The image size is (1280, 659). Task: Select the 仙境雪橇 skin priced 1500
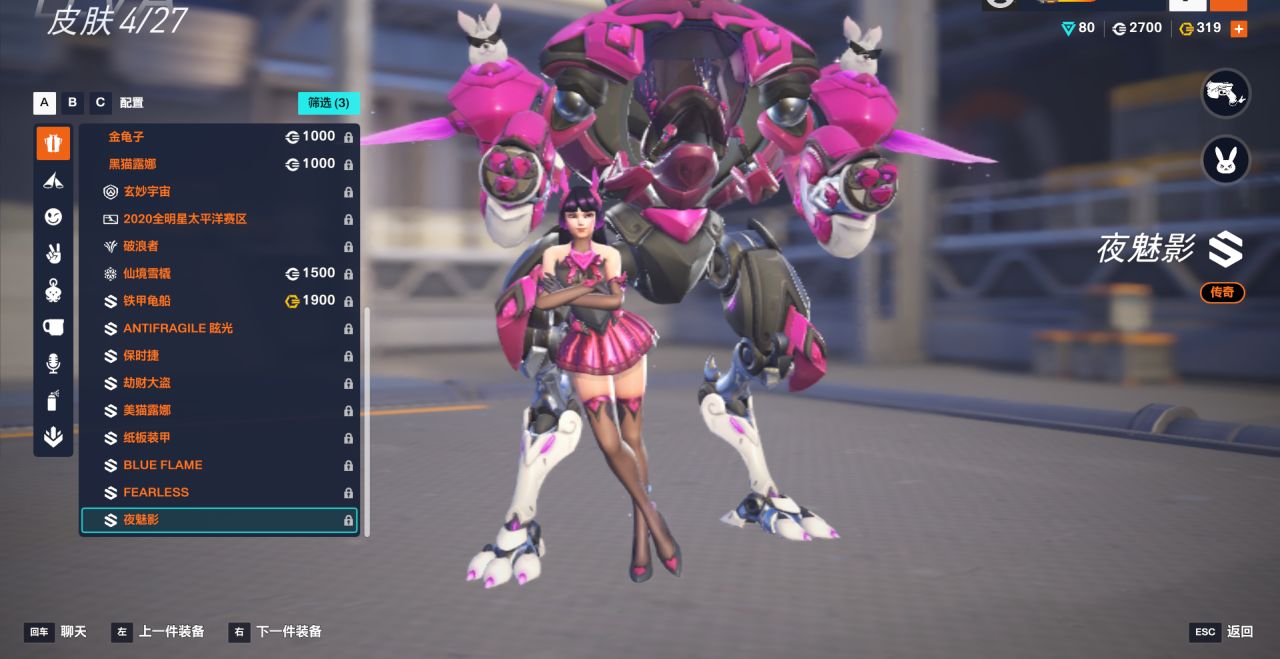219,274
